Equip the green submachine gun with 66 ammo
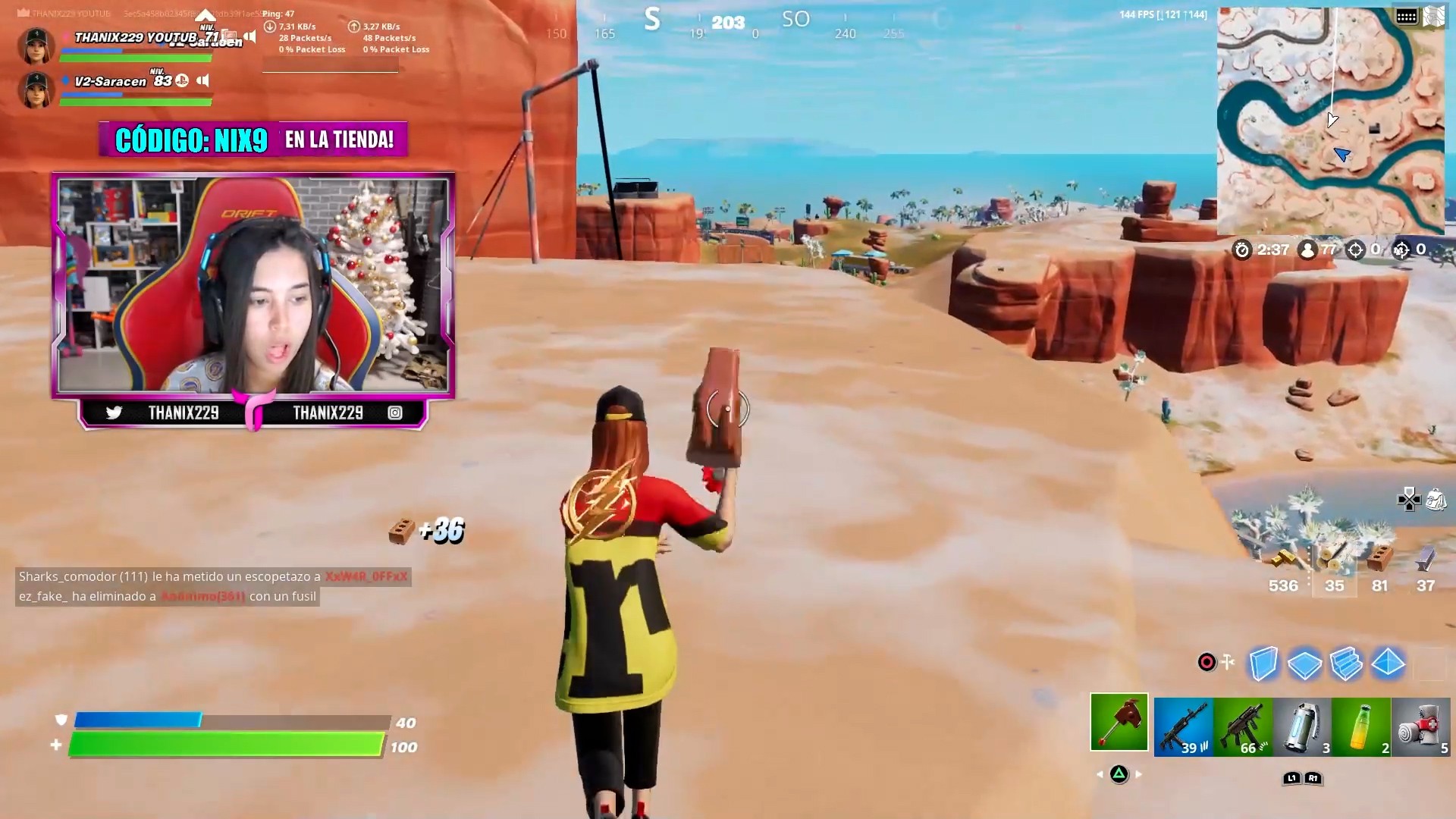The width and height of the screenshot is (1456, 819). tap(1243, 726)
